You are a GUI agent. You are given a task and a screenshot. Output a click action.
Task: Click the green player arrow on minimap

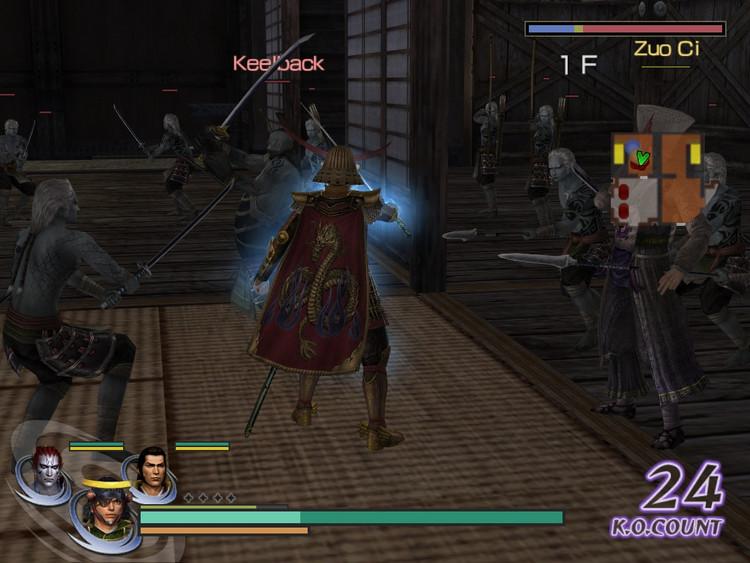click(x=642, y=158)
